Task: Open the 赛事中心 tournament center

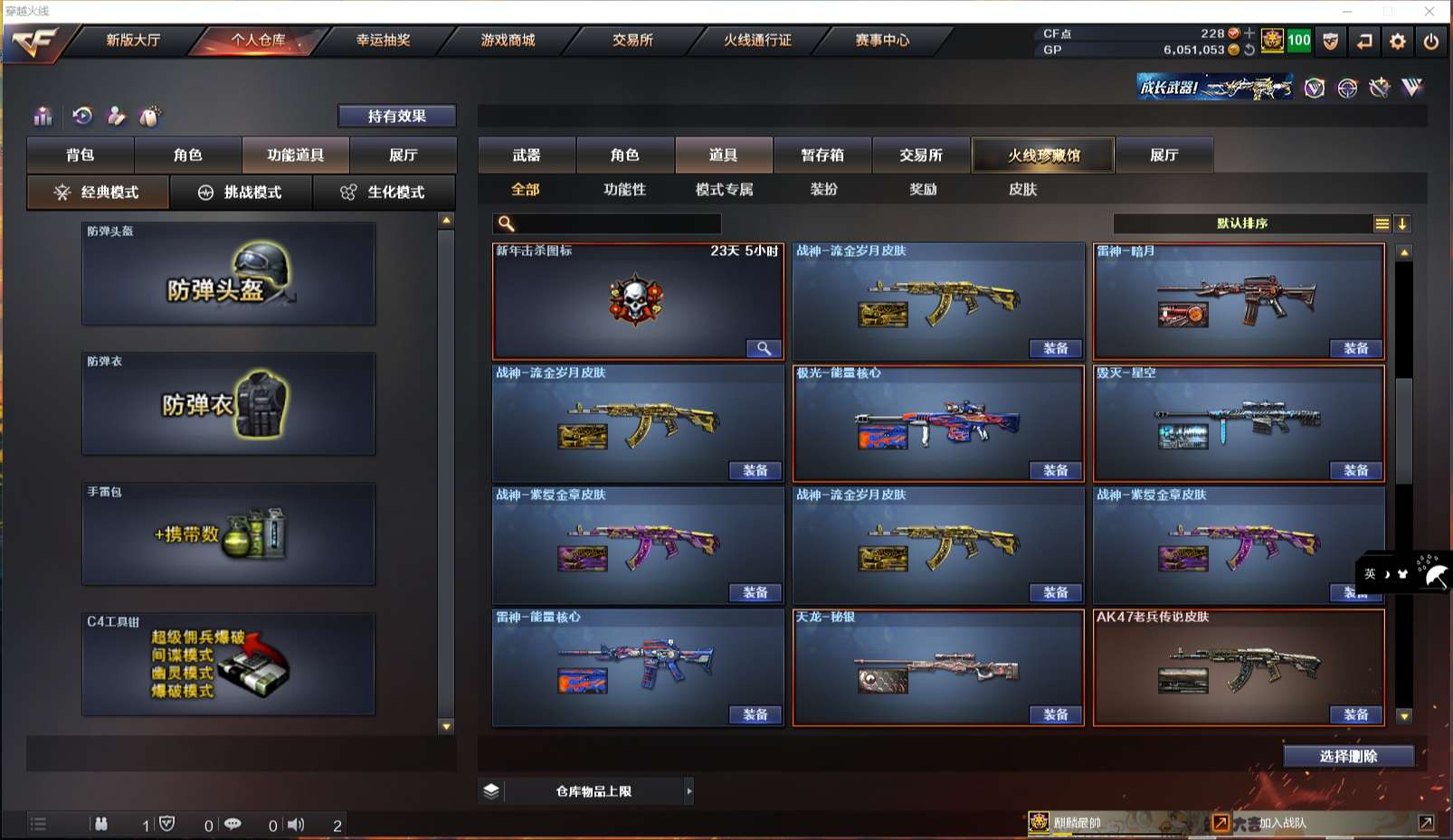Action: [x=882, y=41]
